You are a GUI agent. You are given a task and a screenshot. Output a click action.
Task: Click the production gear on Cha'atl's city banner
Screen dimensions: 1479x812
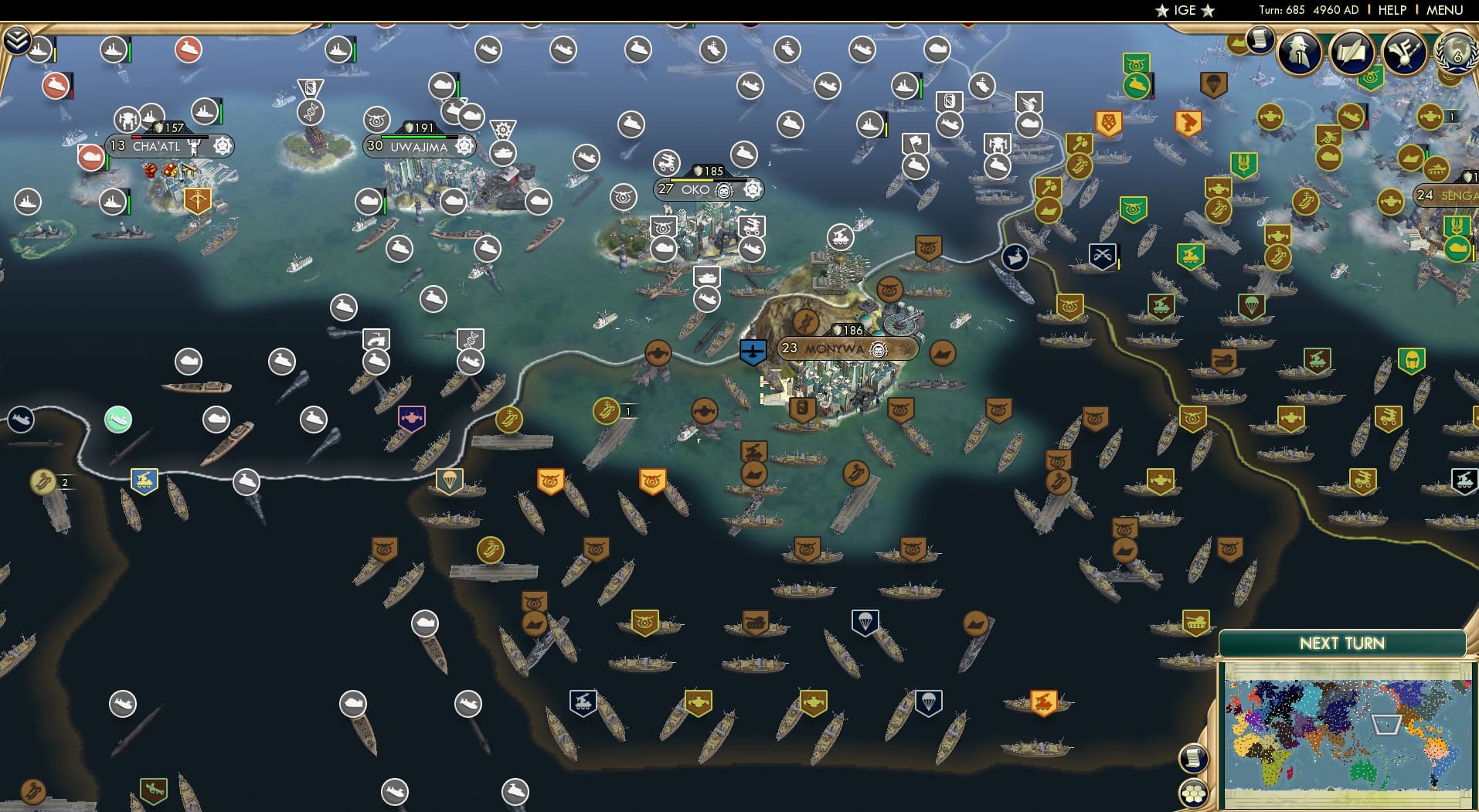(223, 146)
